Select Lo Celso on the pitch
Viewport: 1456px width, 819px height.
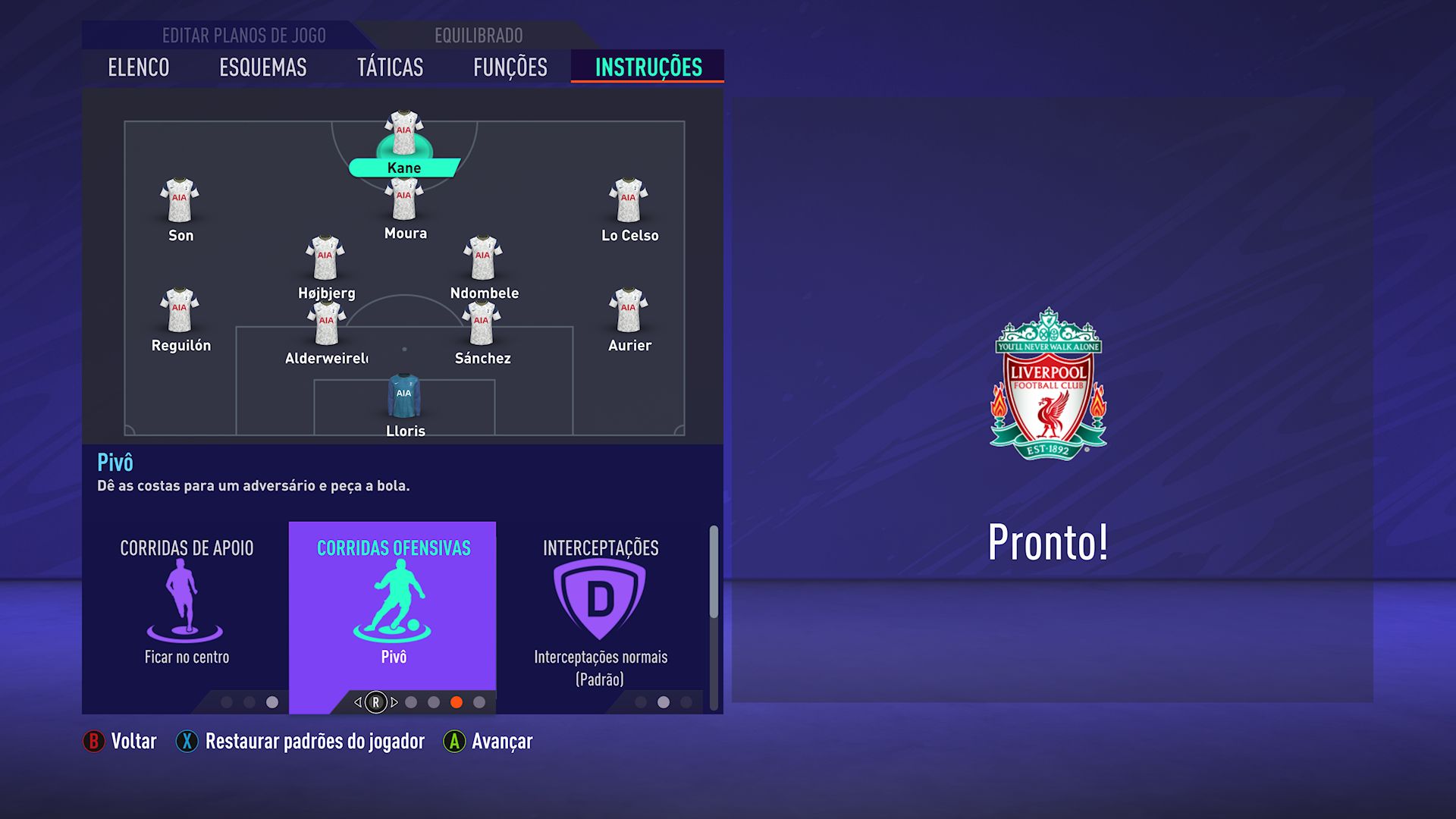[629, 201]
